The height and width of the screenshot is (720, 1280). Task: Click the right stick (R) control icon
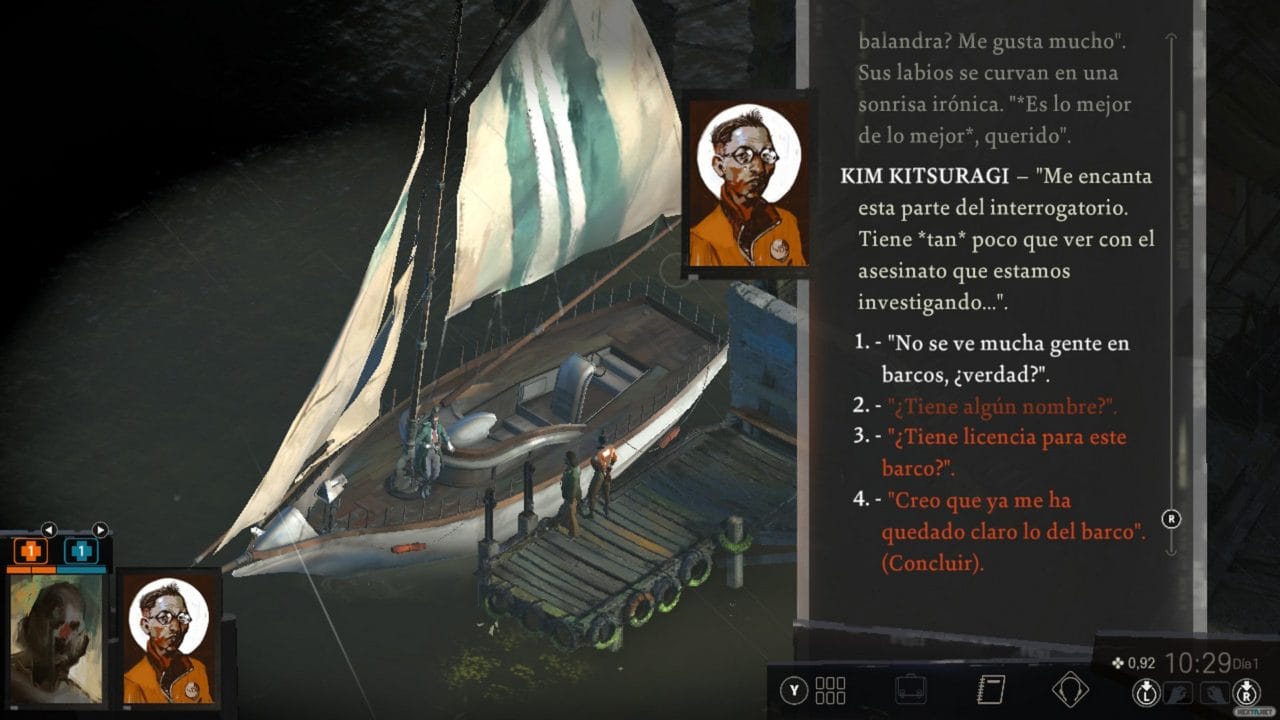point(1244,692)
